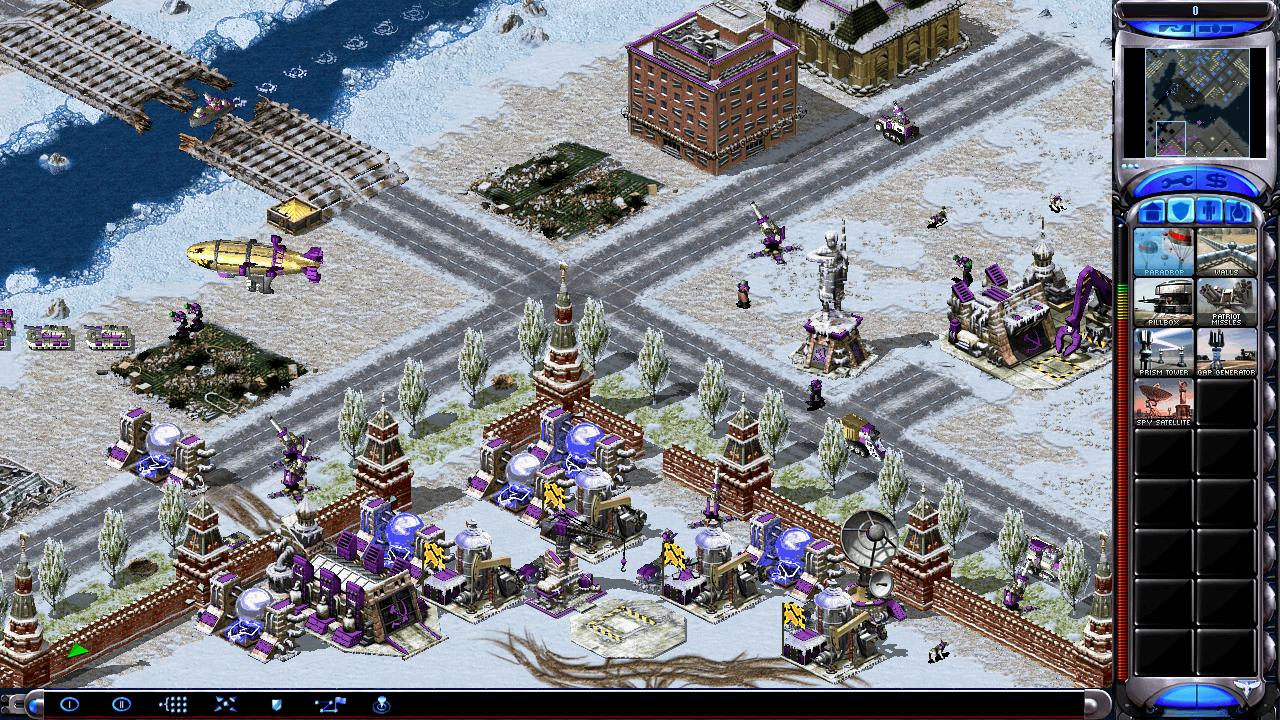Select team two on the command bar
The width and height of the screenshot is (1280, 720).
(121, 704)
